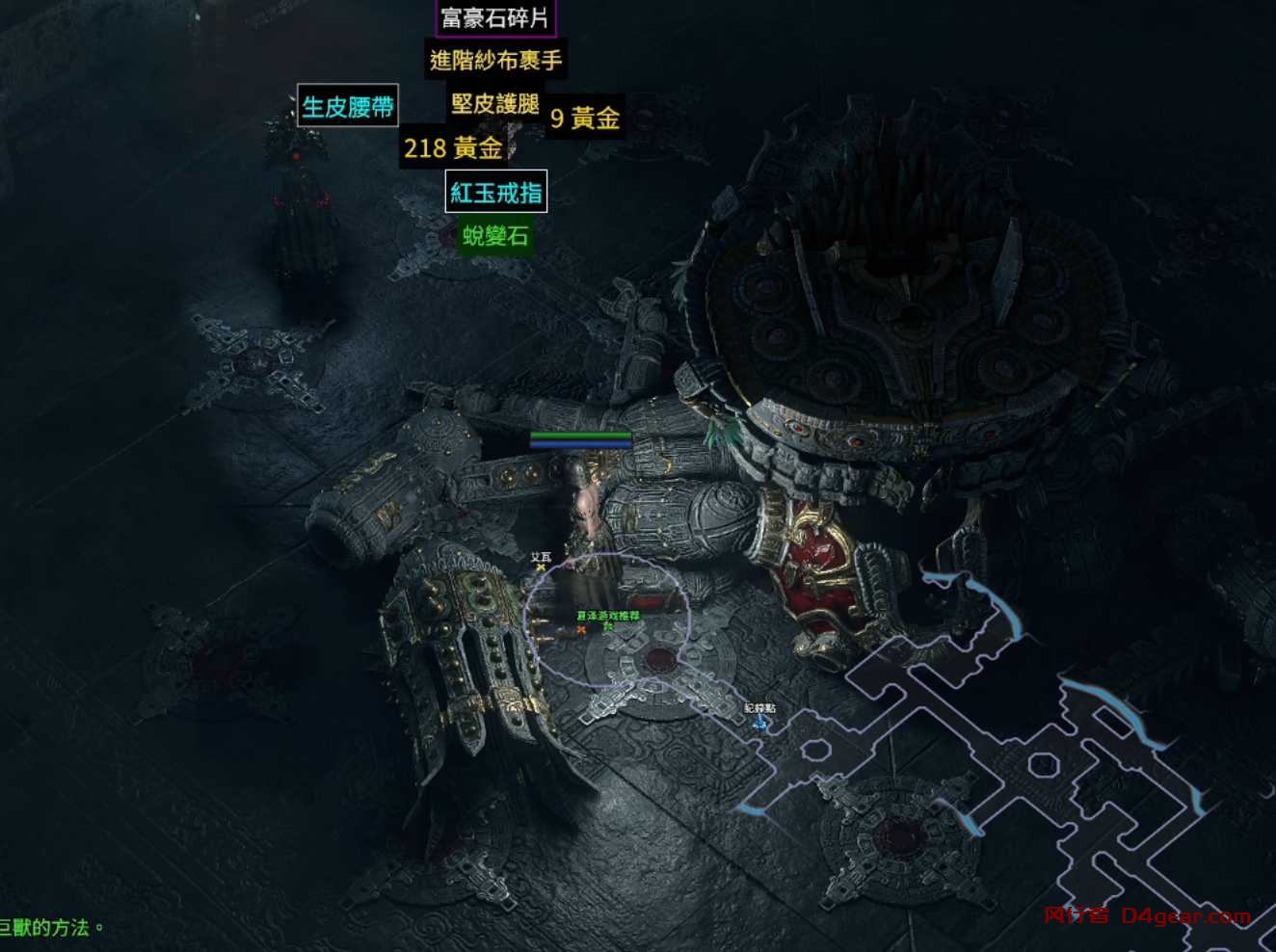Pick up the 堅皮護腿 item label

coord(494,103)
